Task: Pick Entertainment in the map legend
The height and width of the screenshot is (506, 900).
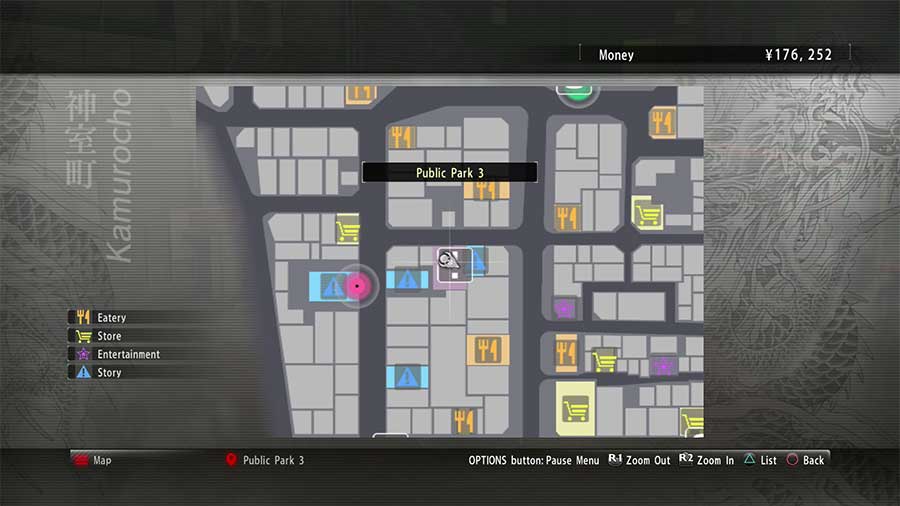Action: 127,354
